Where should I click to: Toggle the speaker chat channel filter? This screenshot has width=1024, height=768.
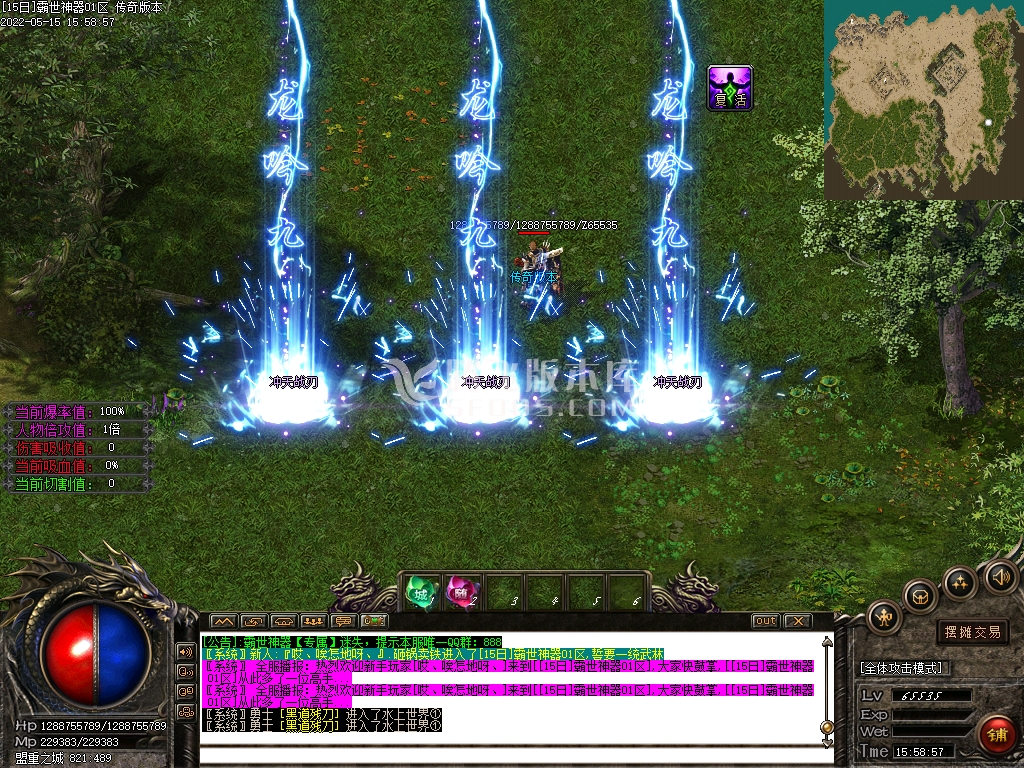click(186, 651)
